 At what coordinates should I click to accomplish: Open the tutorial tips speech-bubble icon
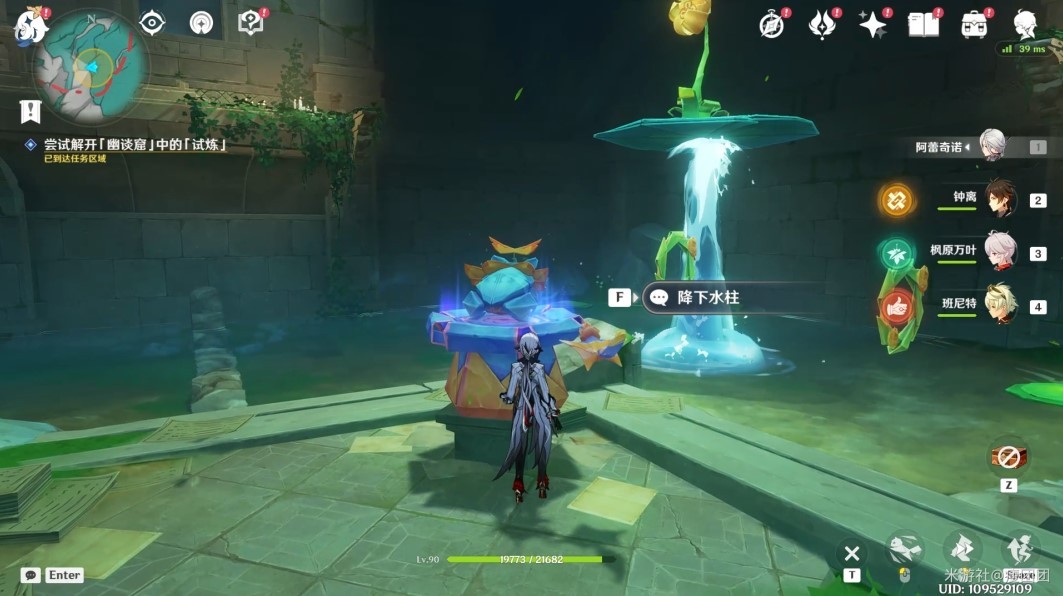coord(251,23)
